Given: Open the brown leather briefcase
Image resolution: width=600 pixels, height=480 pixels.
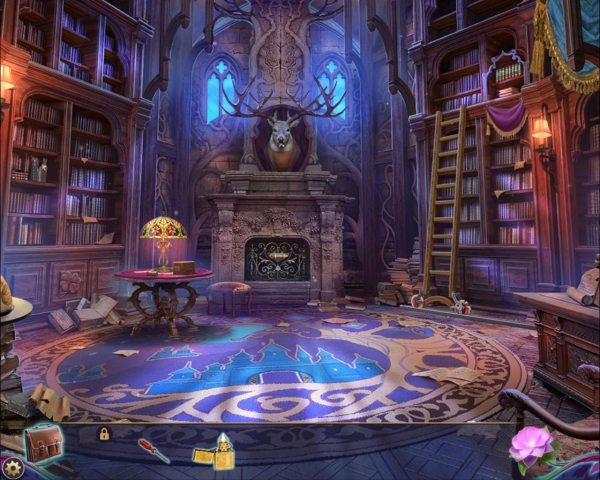Looking at the screenshot, I should pos(42,441).
